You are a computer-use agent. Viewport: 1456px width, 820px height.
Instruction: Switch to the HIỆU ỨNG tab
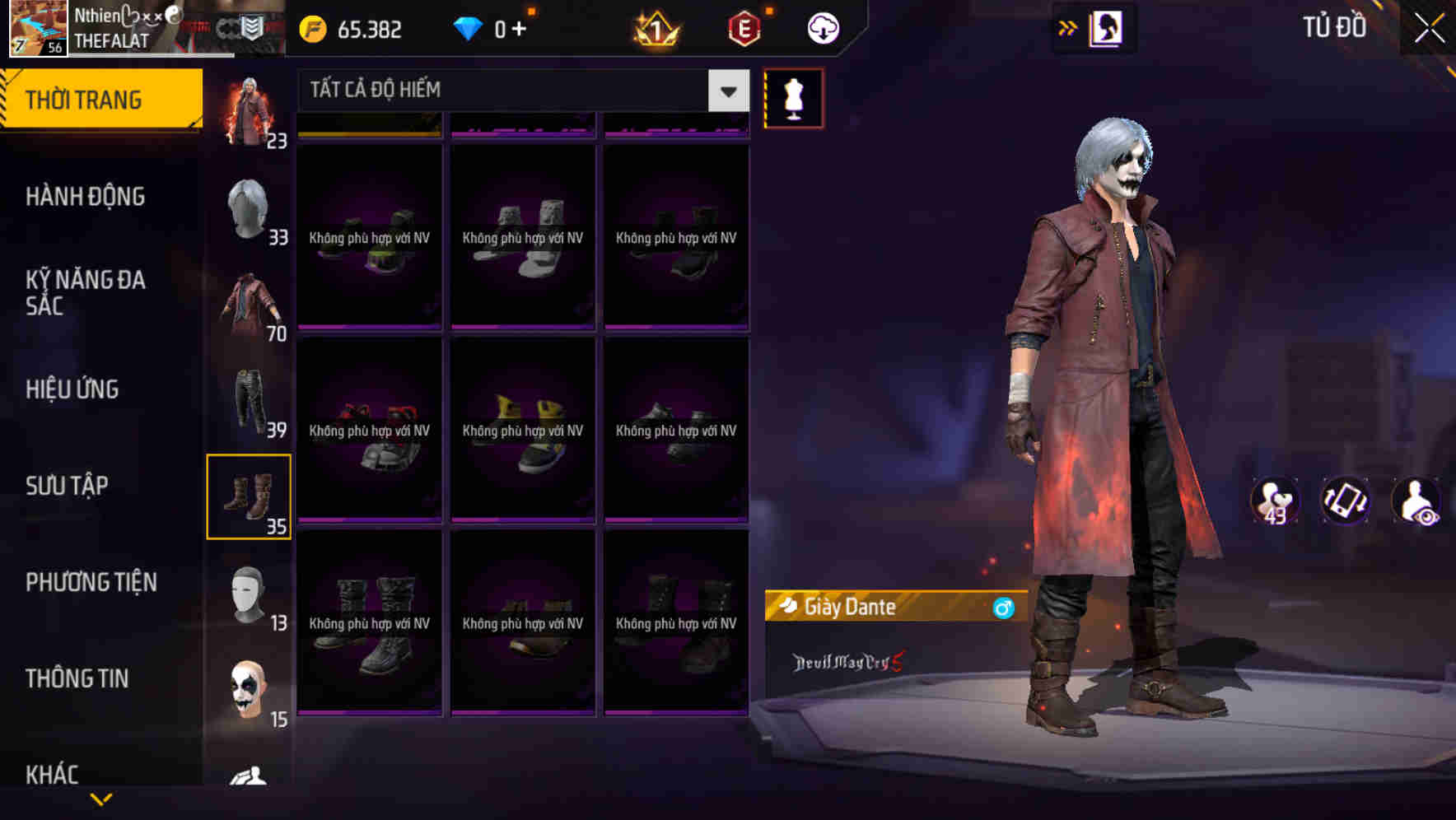[x=72, y=389]
